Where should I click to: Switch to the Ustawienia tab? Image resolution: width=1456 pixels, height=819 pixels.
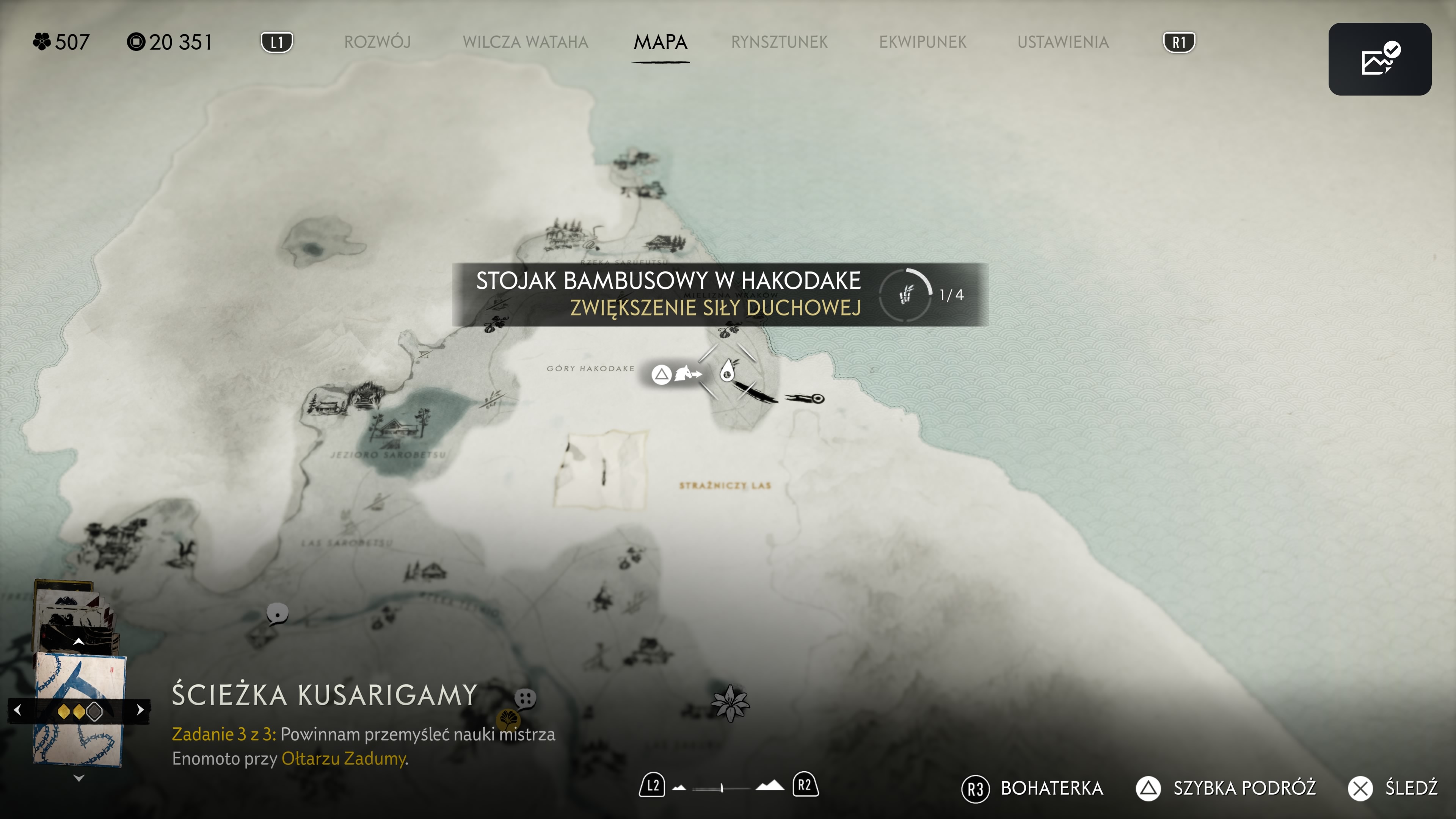[1062, 42]
